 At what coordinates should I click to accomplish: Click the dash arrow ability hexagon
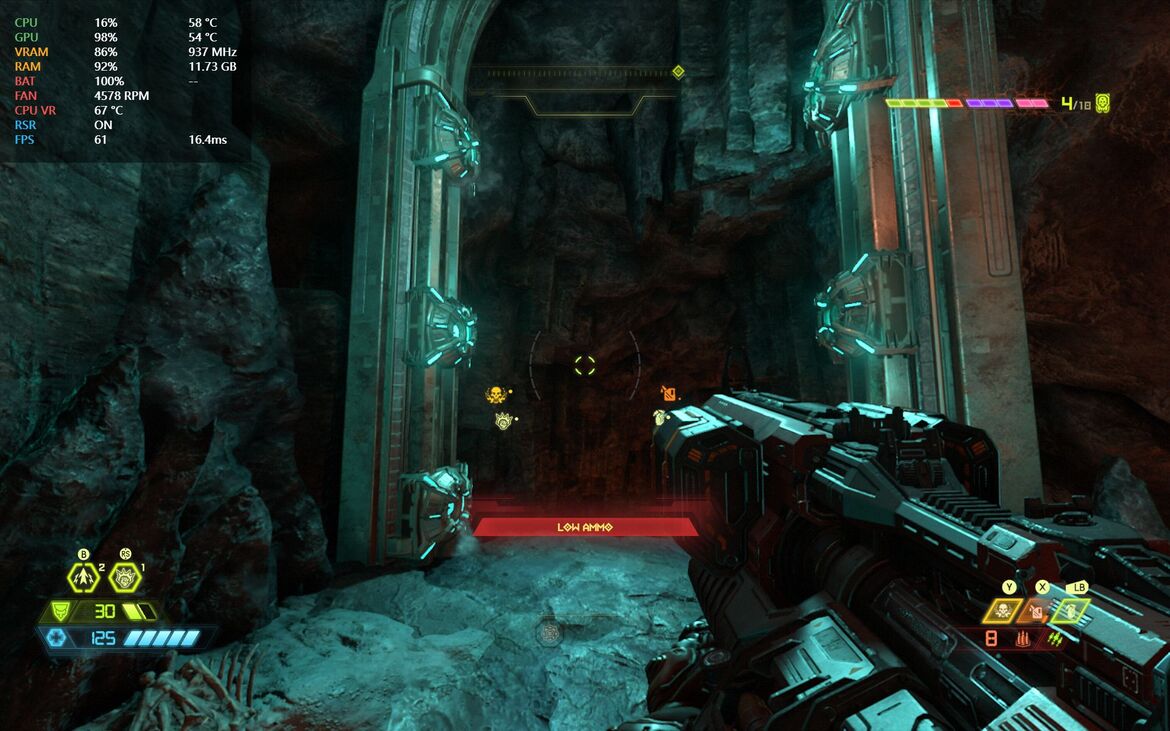tap(83, 578)
